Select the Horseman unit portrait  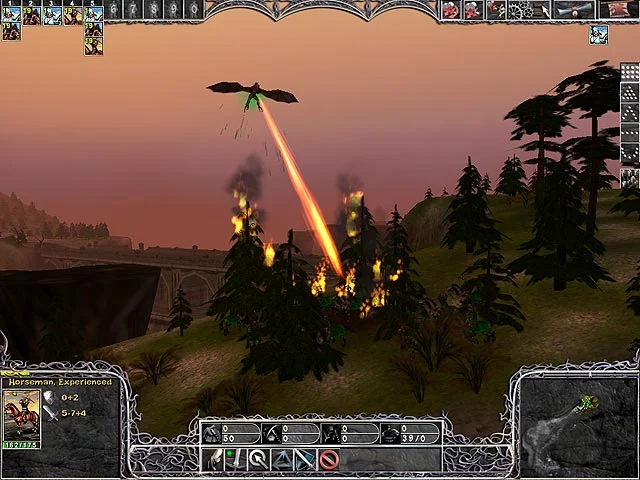pos(22,413)
